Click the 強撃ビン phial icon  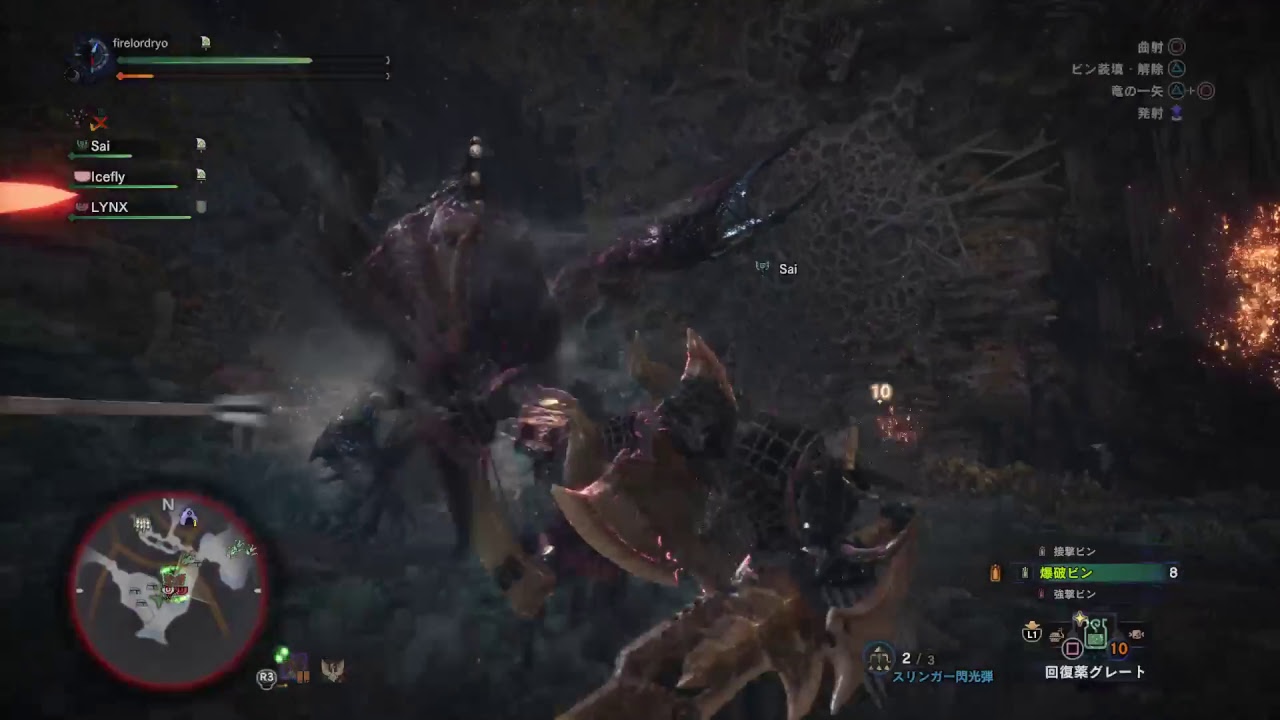pos(1041,592)
